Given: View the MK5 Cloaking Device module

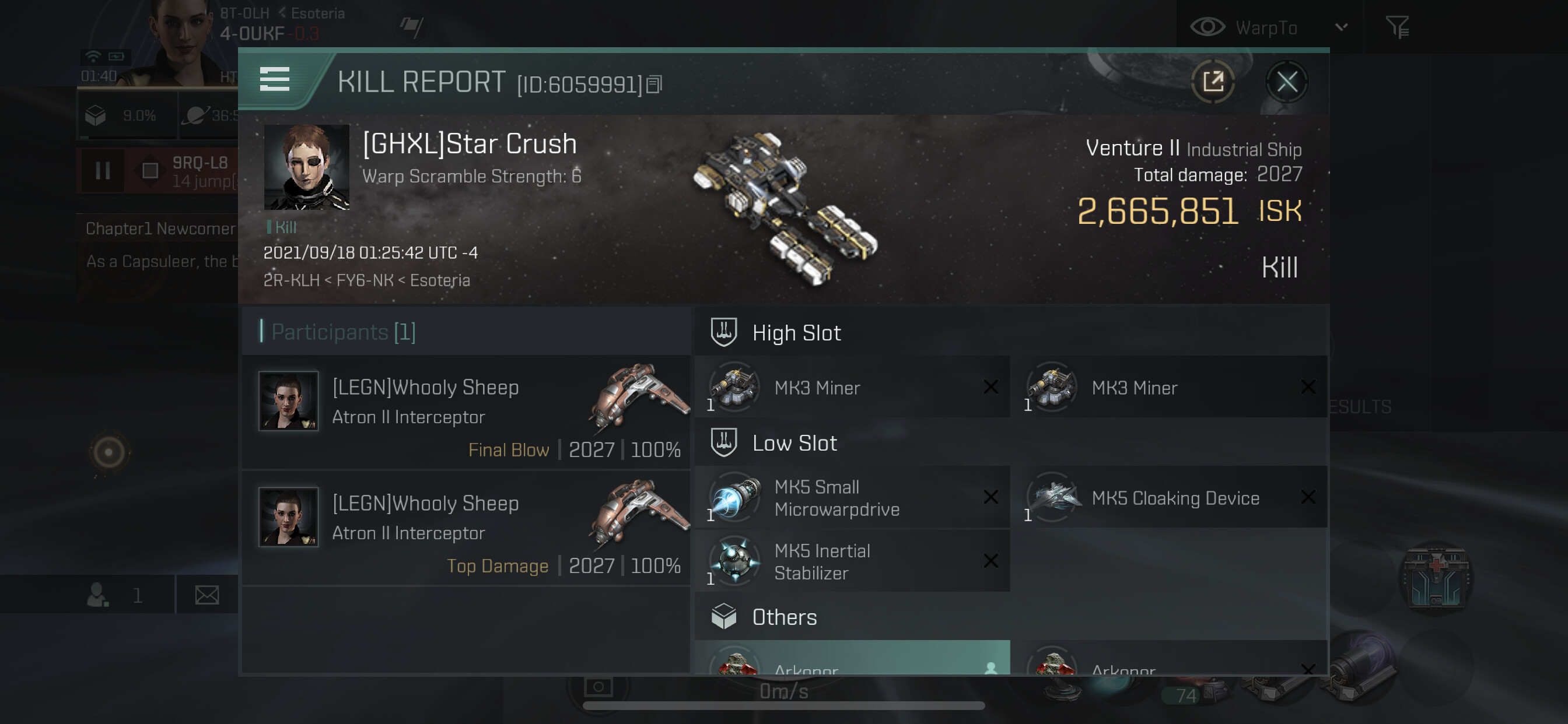Looking at the screenshot, I should coord(1170,498).
